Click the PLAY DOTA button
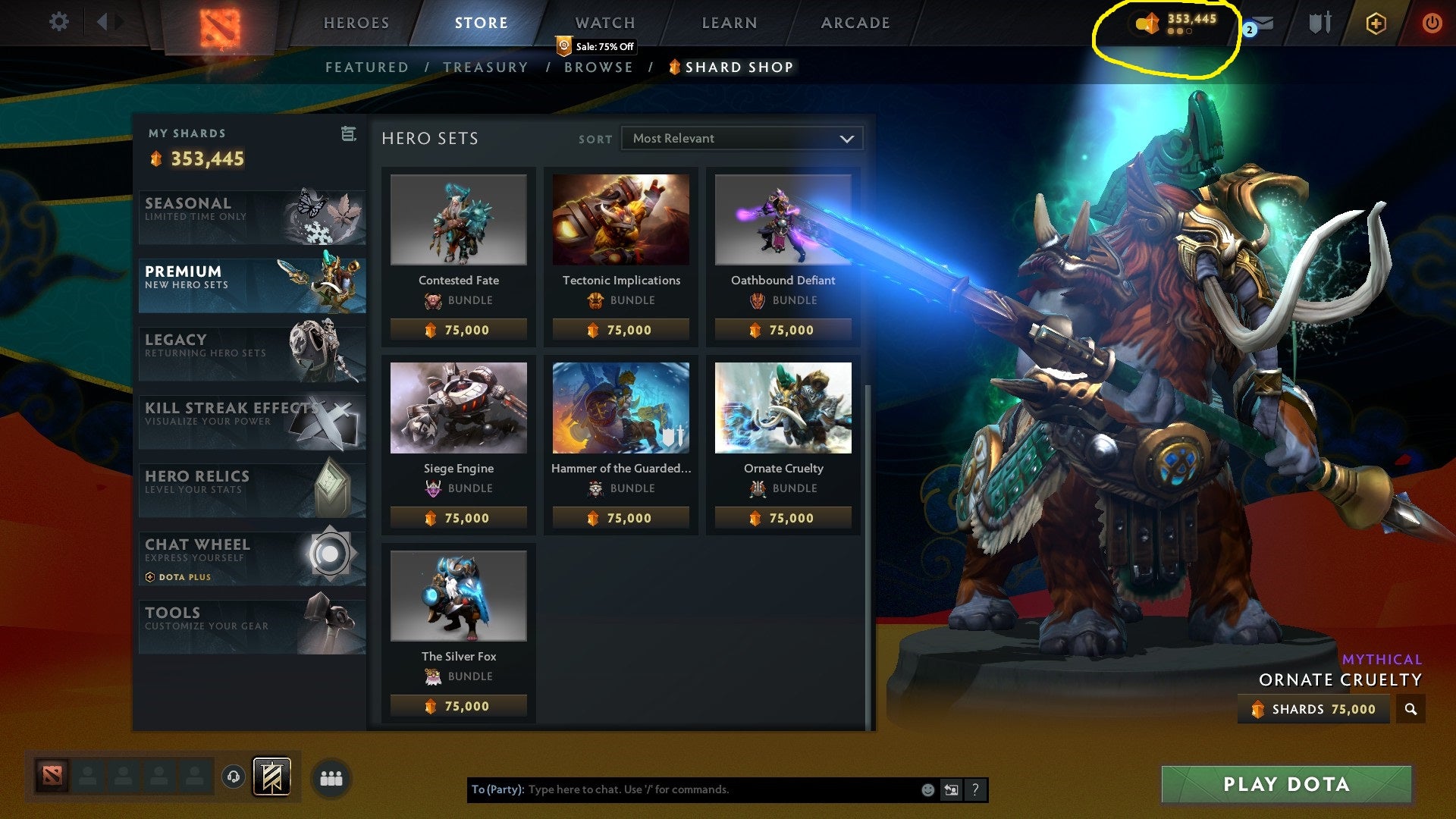Screen dimensions: 1456x819 pyautogui.click(x=1285, y=785)
